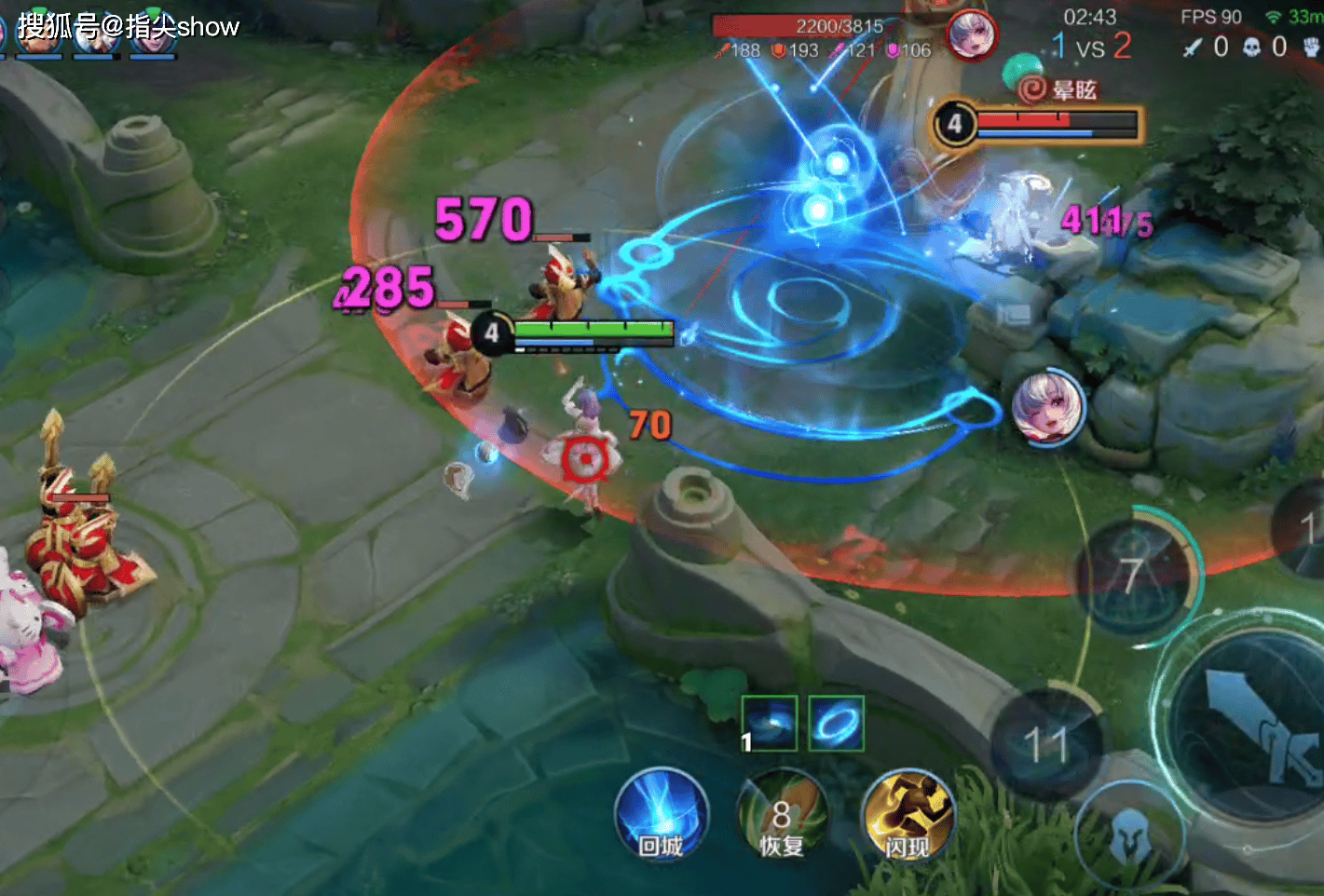Click the target portrait beside the 2200/3815 bar
The width and height of the screenshot is (1324, 896).
972,34
